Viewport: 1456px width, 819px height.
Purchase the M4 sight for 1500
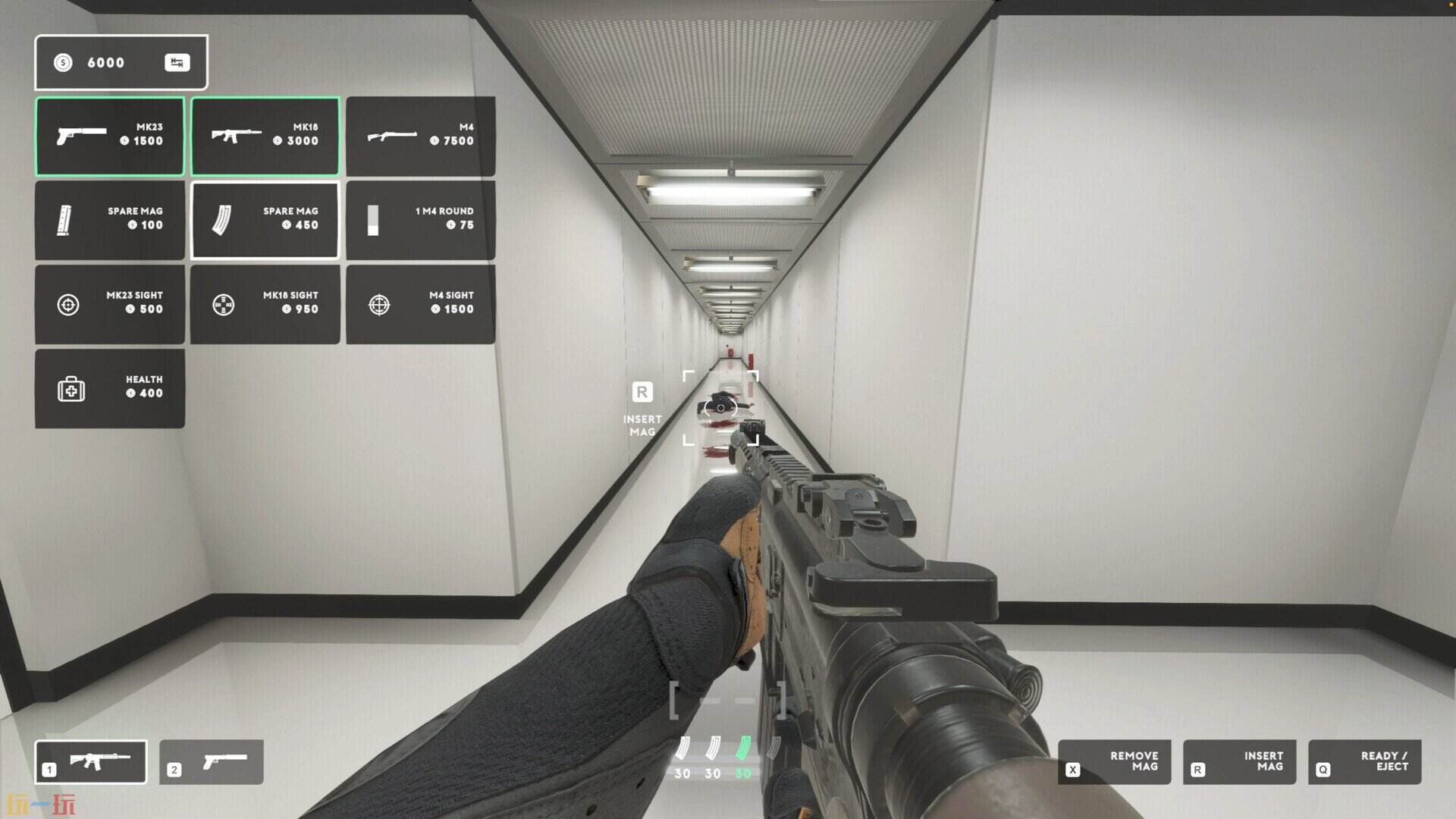click(x=421, y=304)
